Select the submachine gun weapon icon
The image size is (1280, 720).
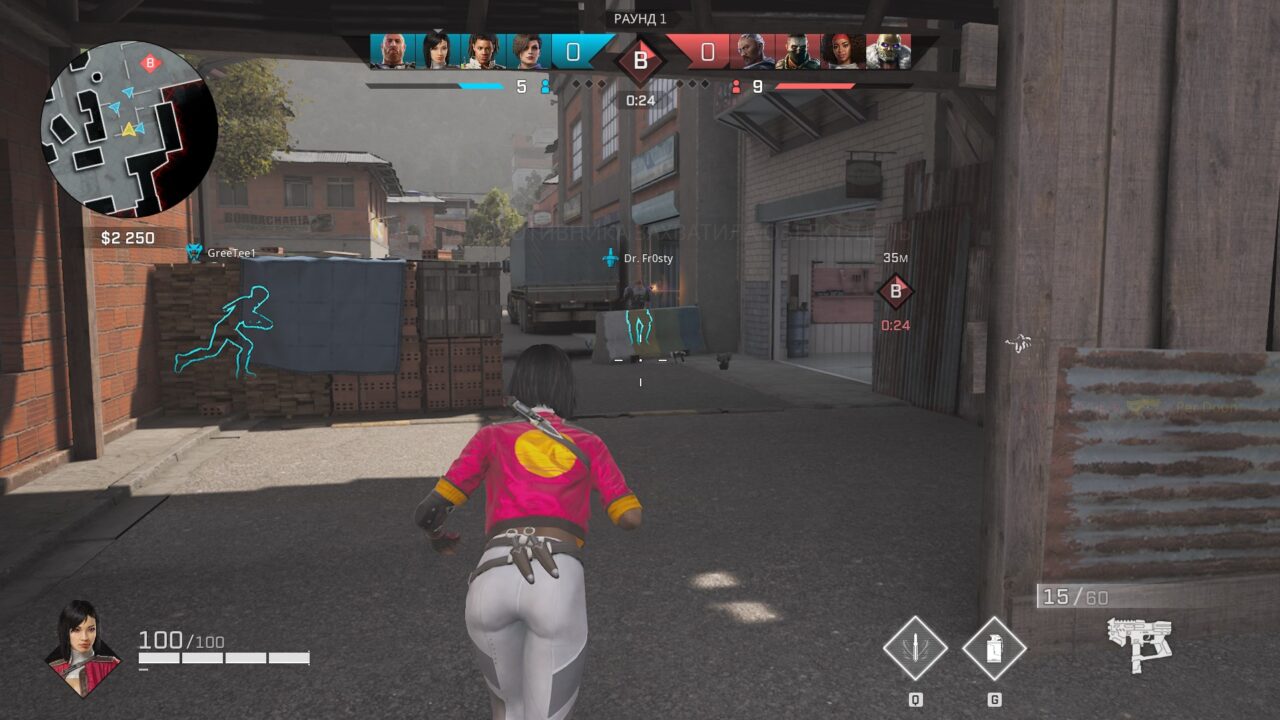point(1140,641)
